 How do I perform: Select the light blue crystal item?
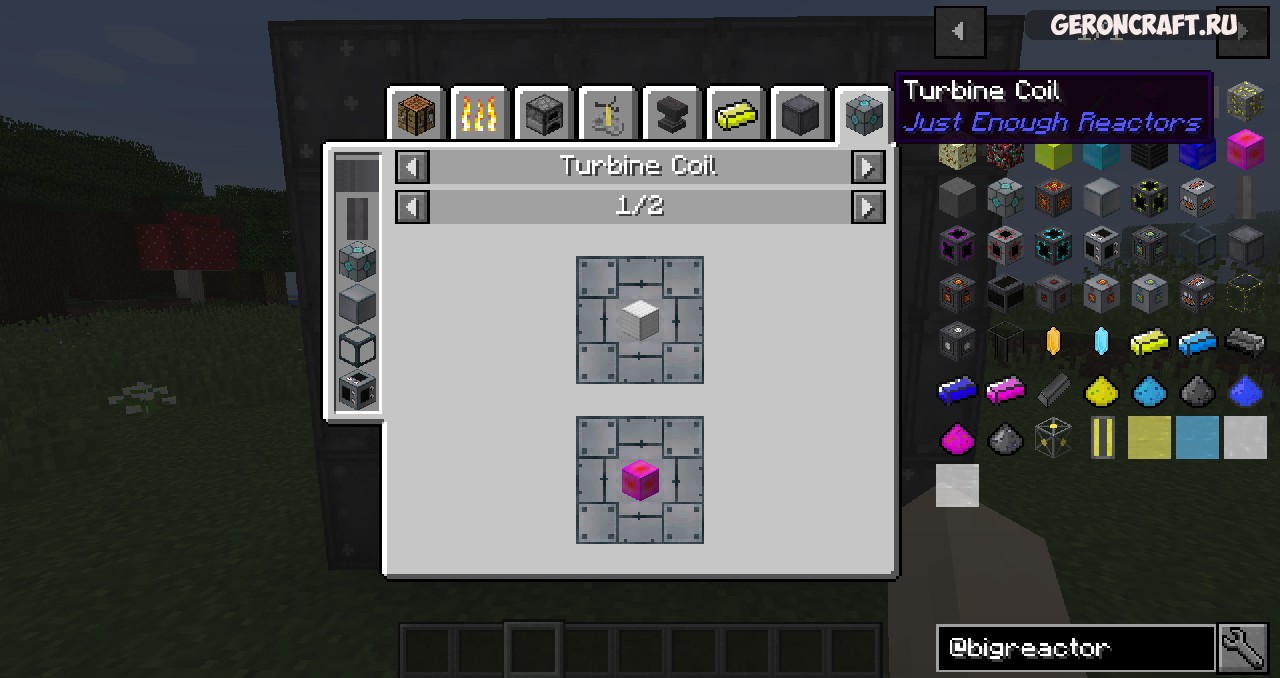click(1101, 342)
